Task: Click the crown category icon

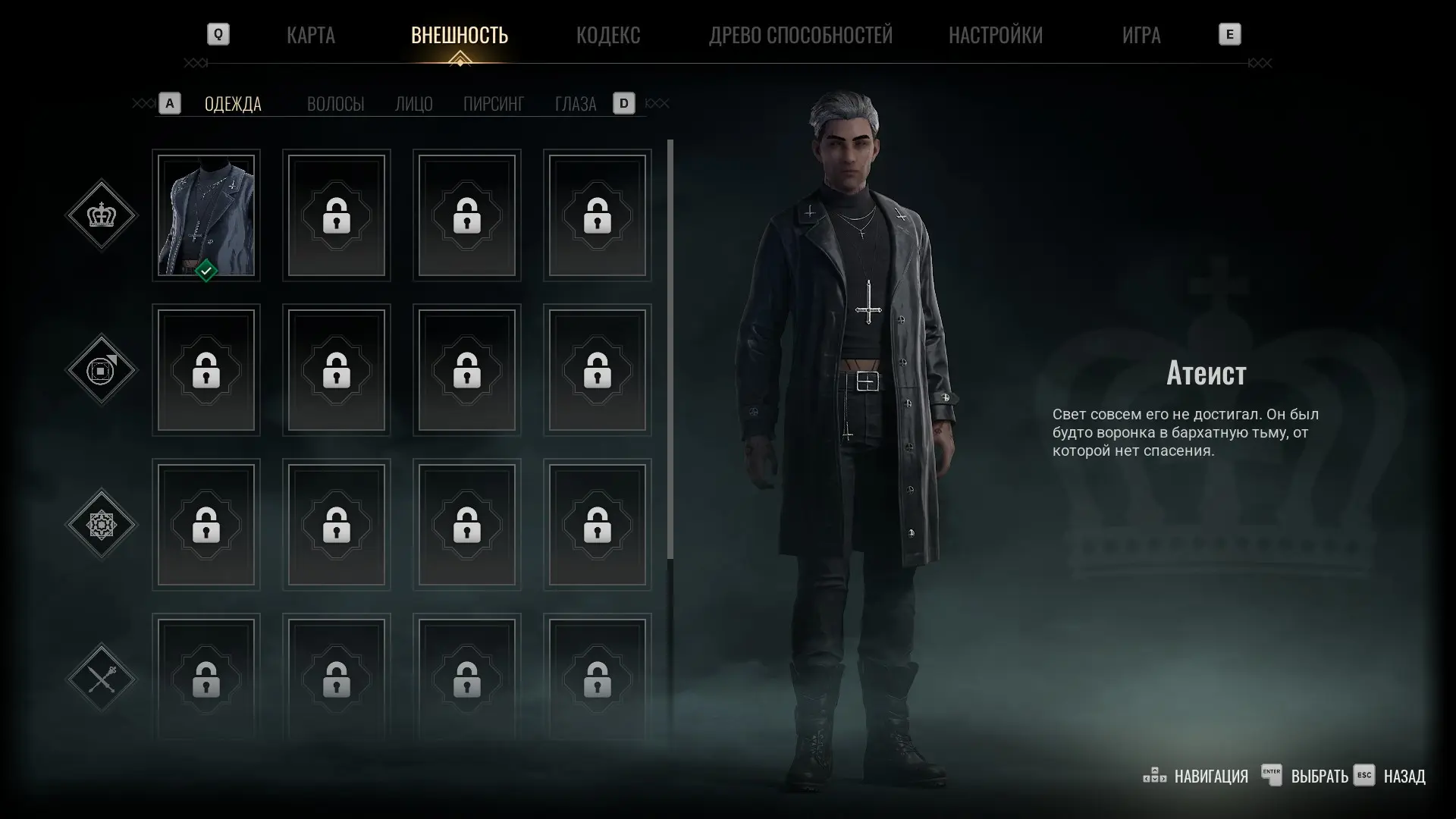Action: [102, 215]
